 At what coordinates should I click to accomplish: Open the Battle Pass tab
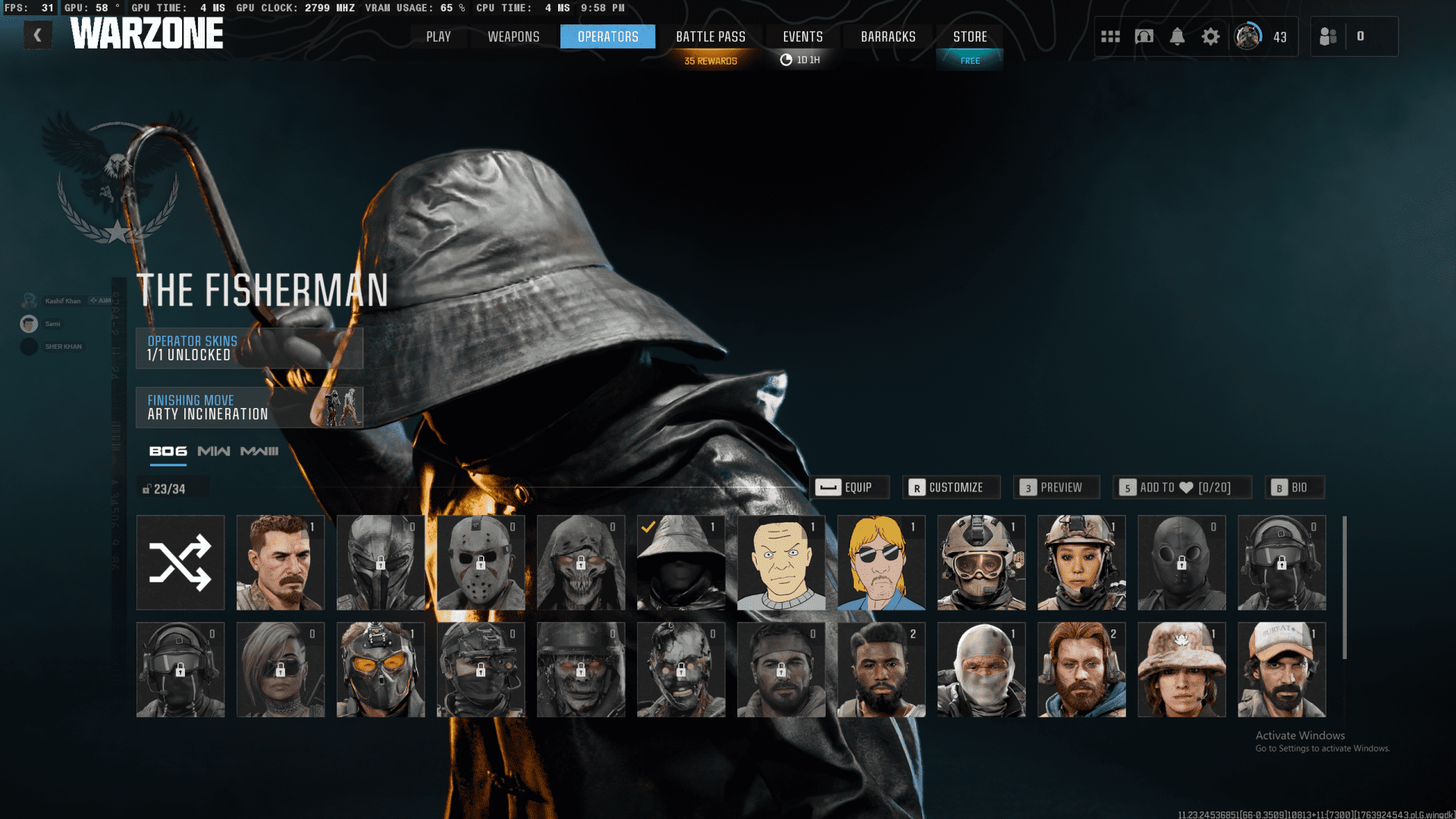click(710, 36)
